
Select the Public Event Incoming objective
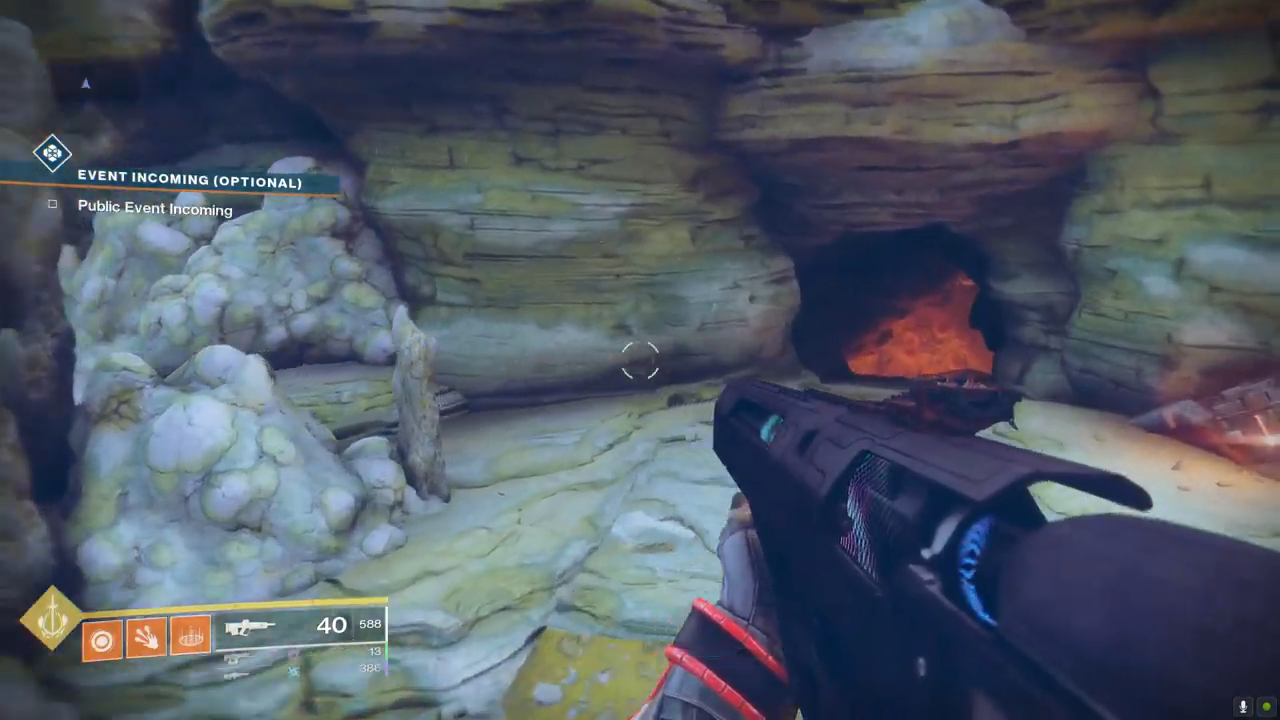point(155,208)
